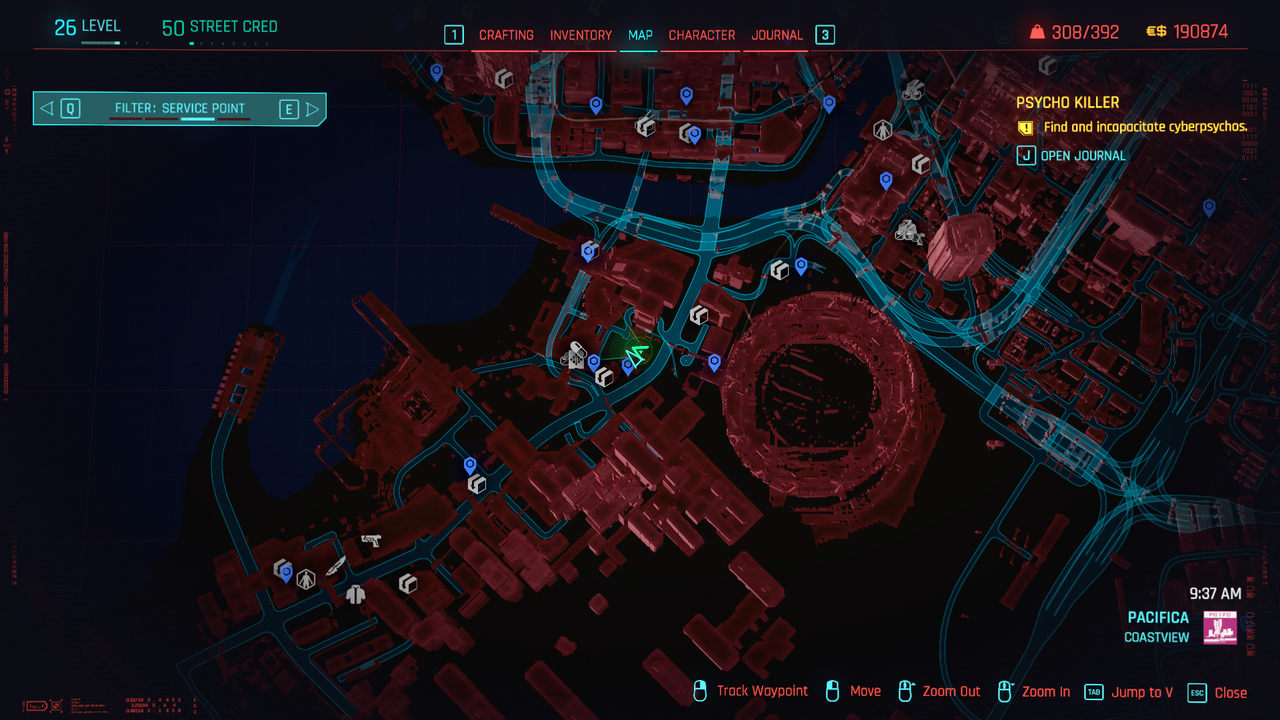Click the green player position marker
Screen dimensions: 1280x720
tap(636, 355)
